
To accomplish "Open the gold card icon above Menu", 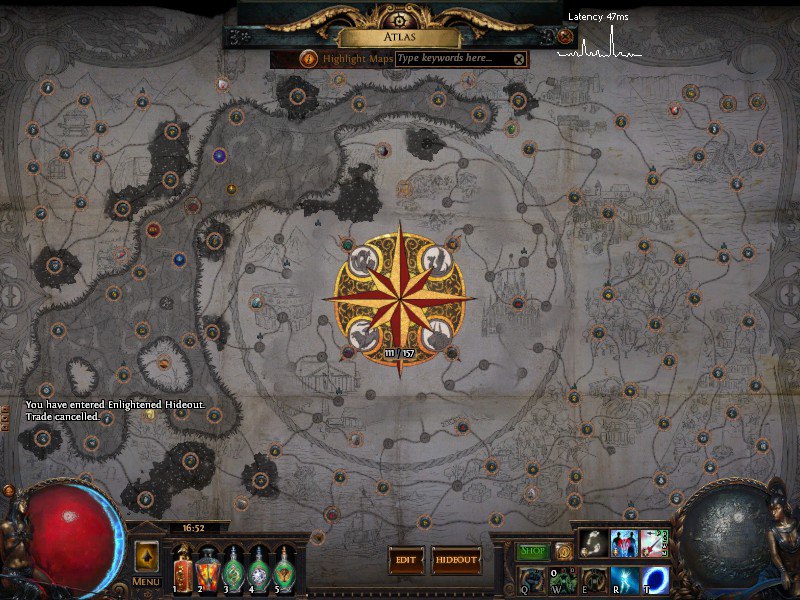I will click(146, 556).
